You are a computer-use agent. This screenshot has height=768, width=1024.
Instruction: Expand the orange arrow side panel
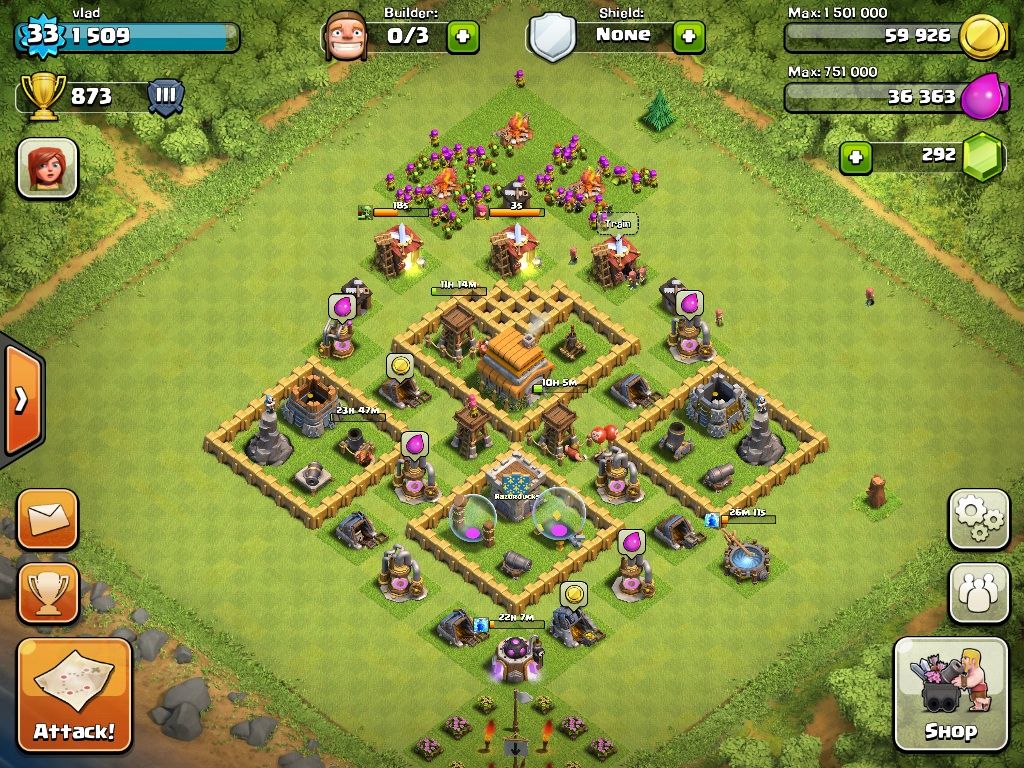coord(21,400)
